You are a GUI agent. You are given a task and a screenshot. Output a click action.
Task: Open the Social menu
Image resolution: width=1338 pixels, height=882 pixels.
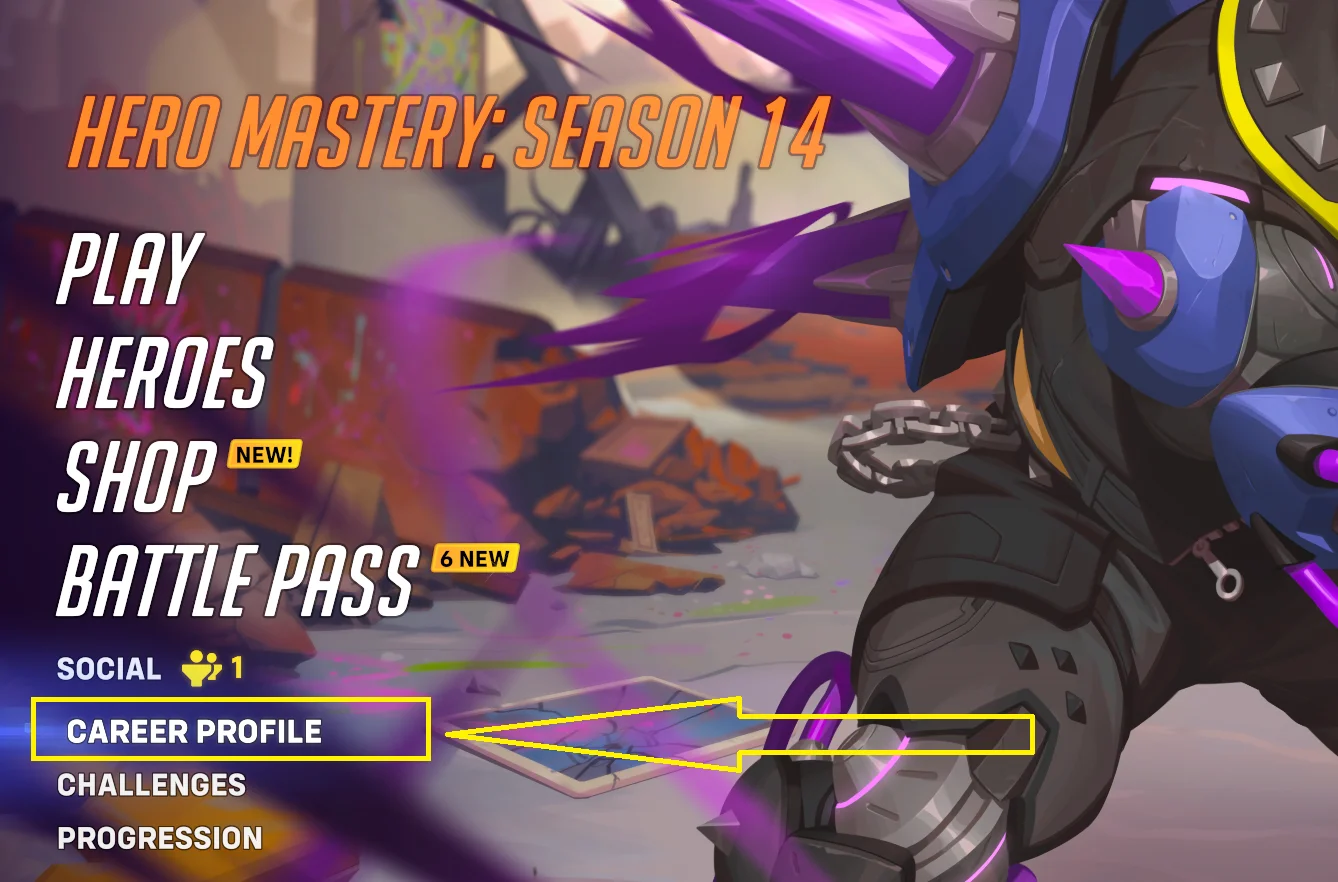109,669
